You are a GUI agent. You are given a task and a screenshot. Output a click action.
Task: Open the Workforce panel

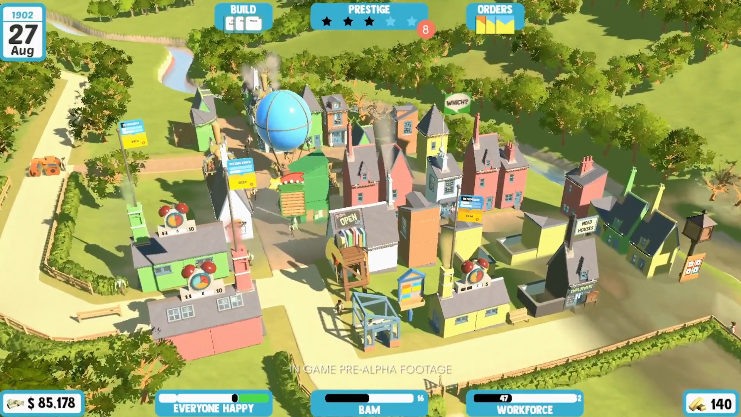pyautogui.click(x=523, y=402)
